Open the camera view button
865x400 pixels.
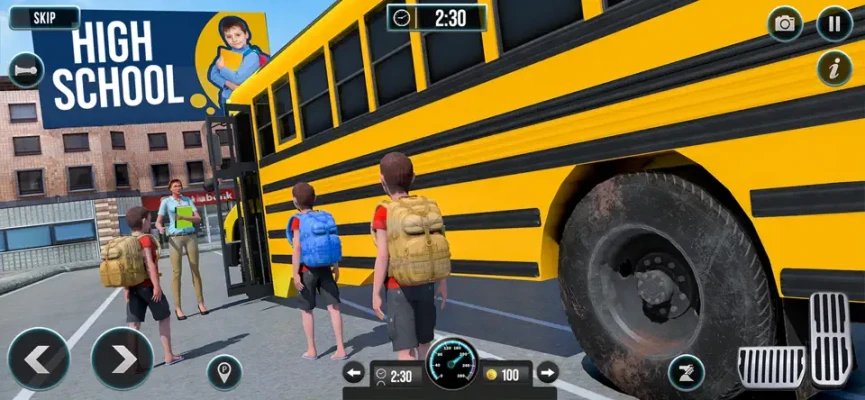tap(785, 24)
